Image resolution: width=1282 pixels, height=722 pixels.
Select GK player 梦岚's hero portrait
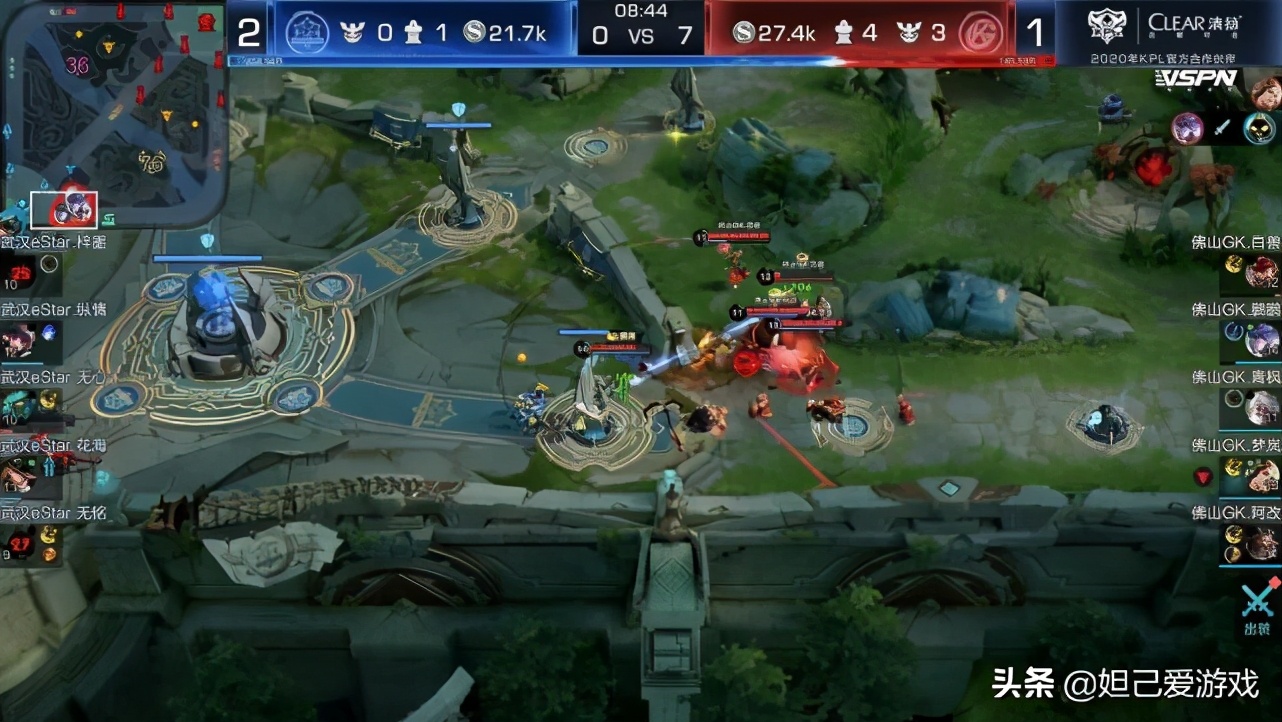[1262, 475]
